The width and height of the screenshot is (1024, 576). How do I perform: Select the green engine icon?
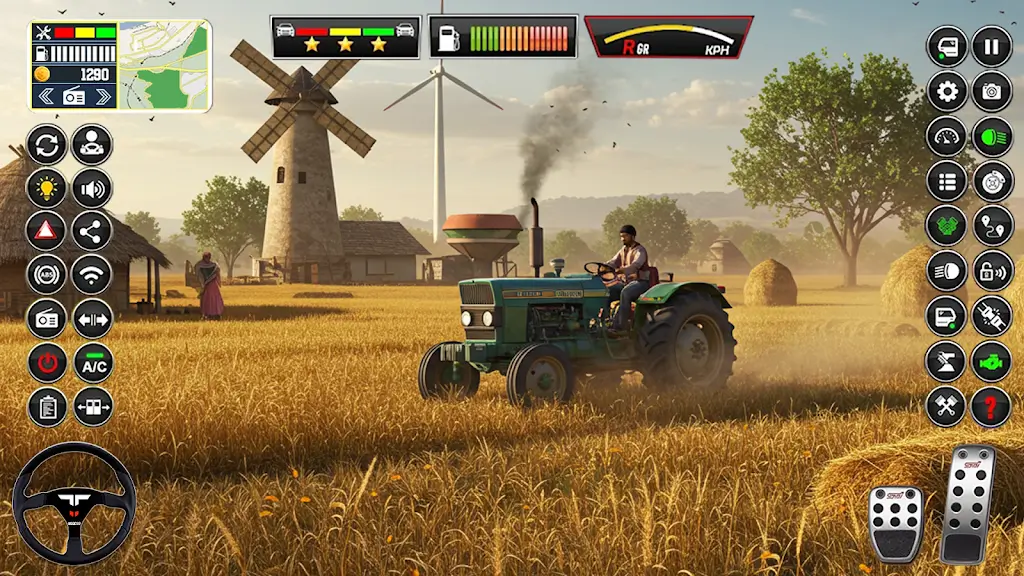[x=991, y=361]
